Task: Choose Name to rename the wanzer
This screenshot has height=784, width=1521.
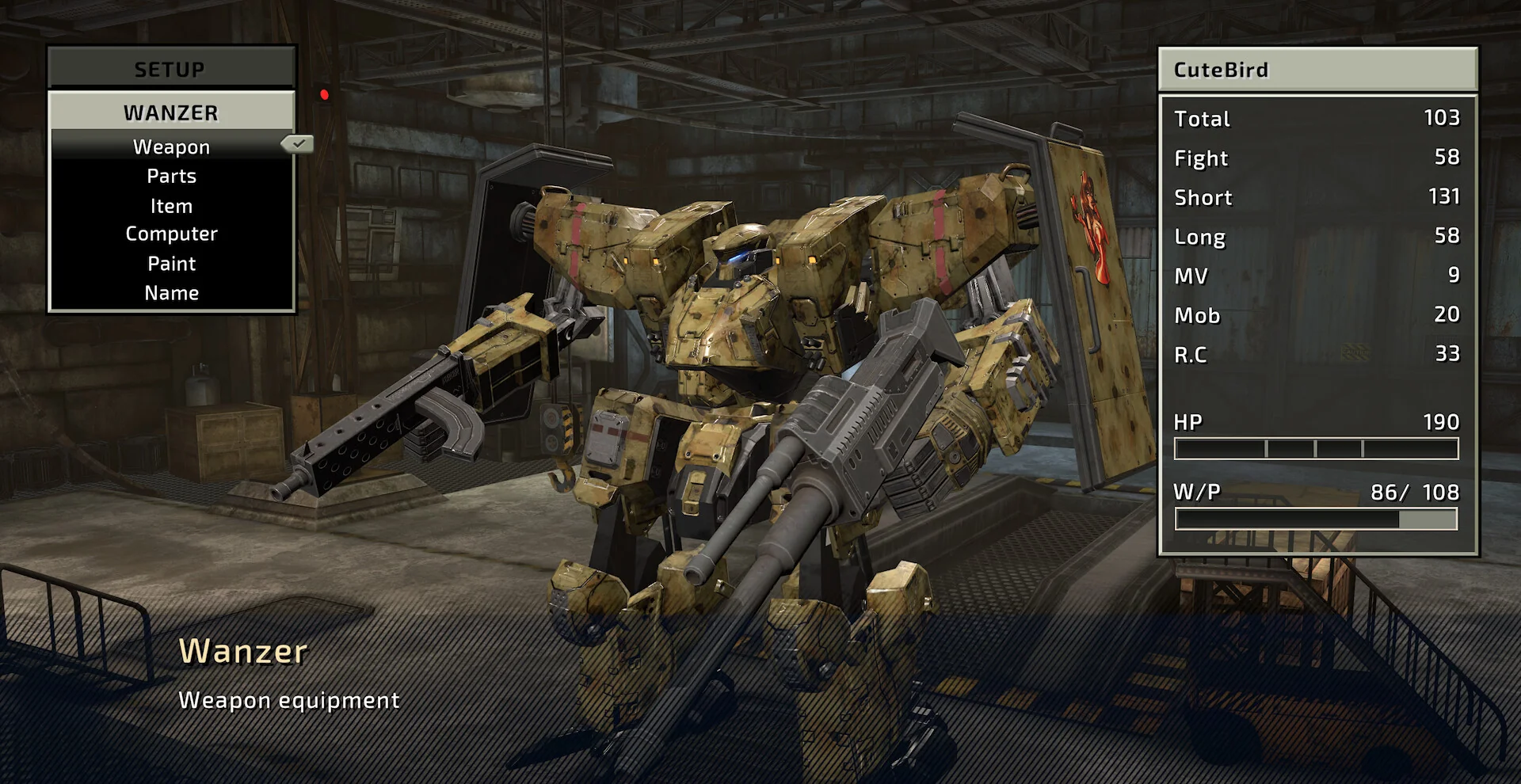Action: (171, 293)
